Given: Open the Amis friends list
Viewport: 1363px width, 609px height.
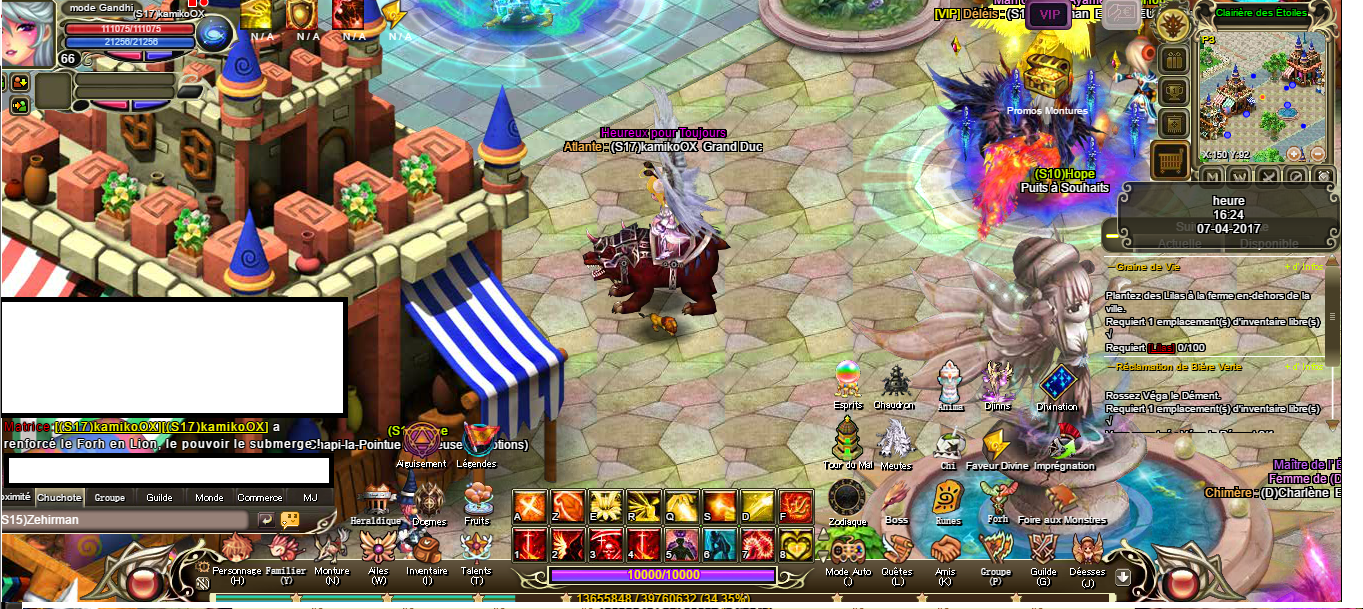Looking at the screenshot, I should (x=945, y=550).
